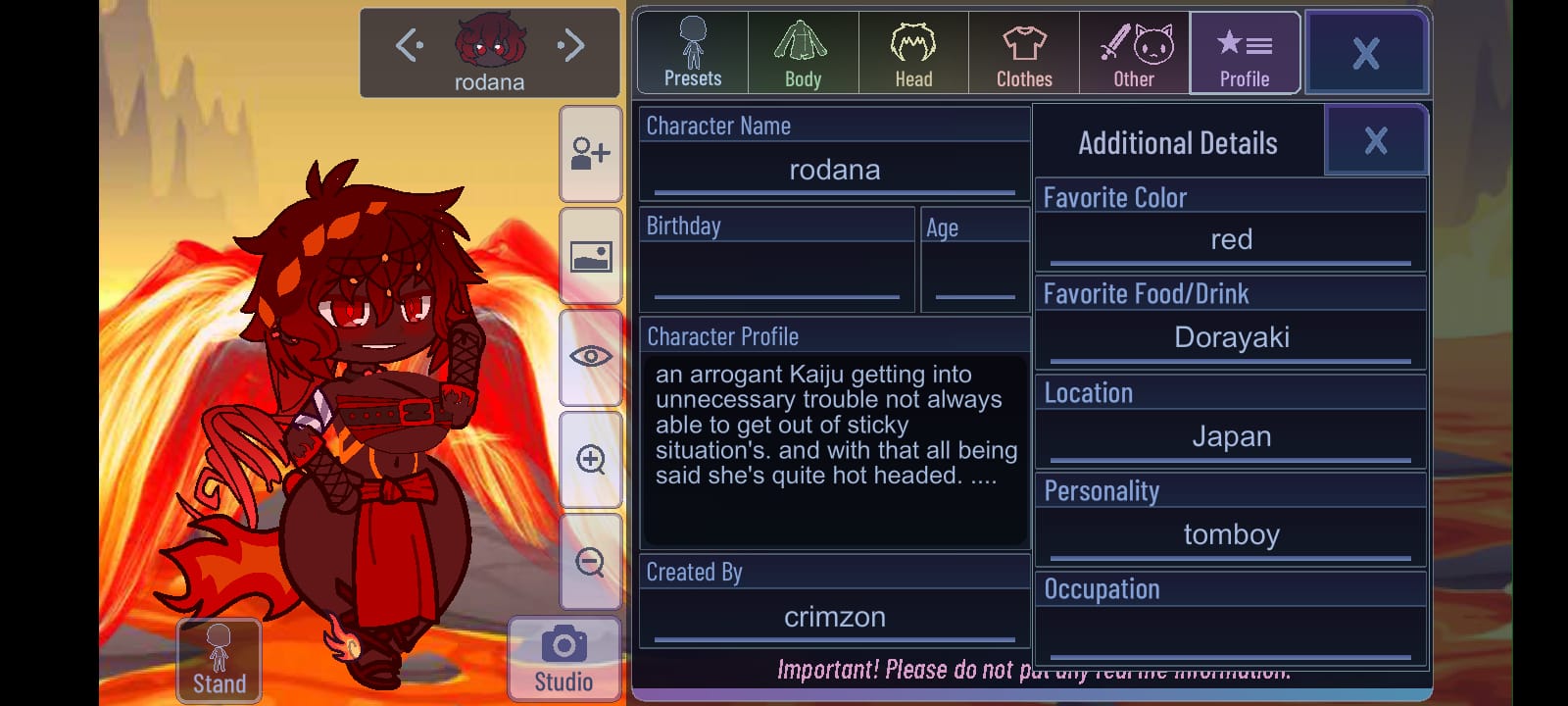
Task: Go to the previous character with the left arrow
Action: [409, 45]
